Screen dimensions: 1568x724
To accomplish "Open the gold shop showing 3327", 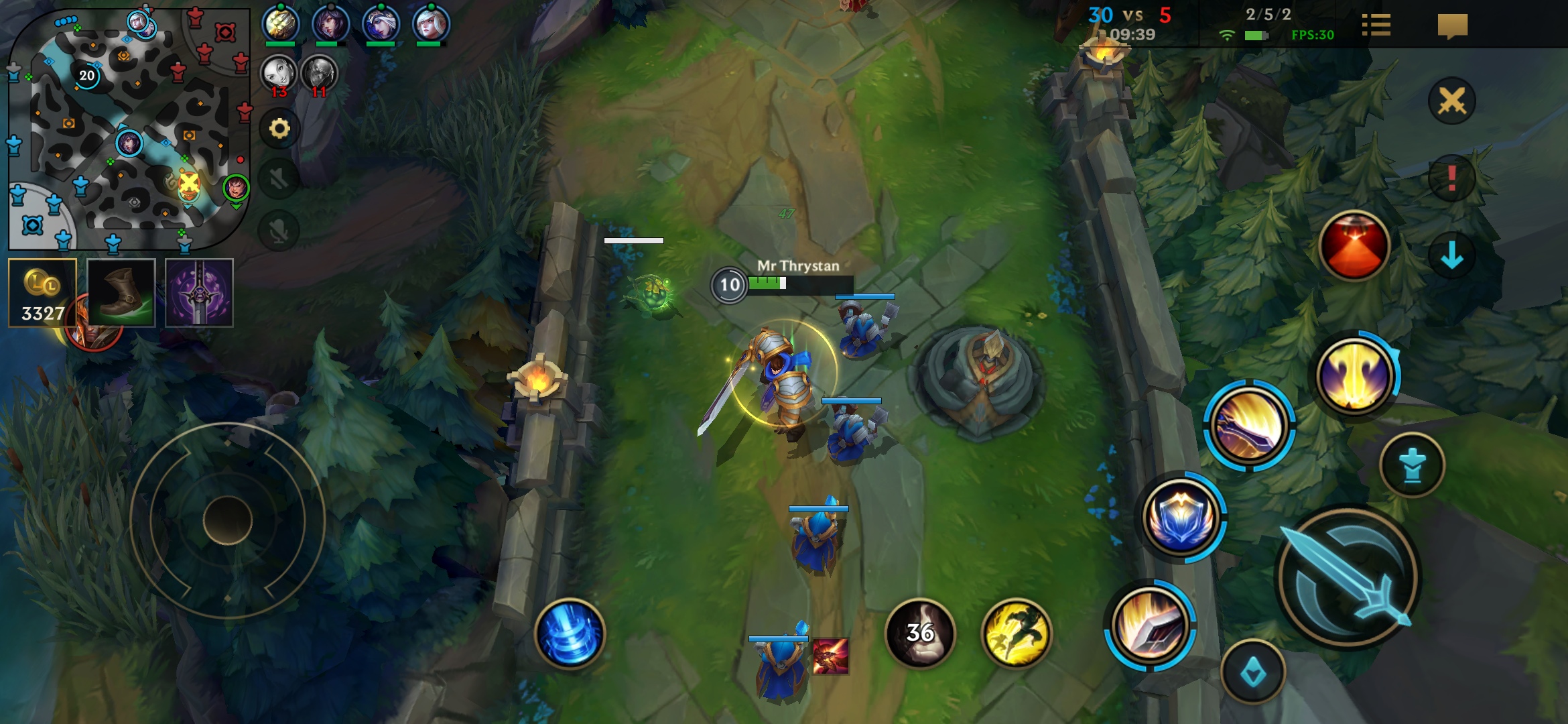I will coord(42,293).
